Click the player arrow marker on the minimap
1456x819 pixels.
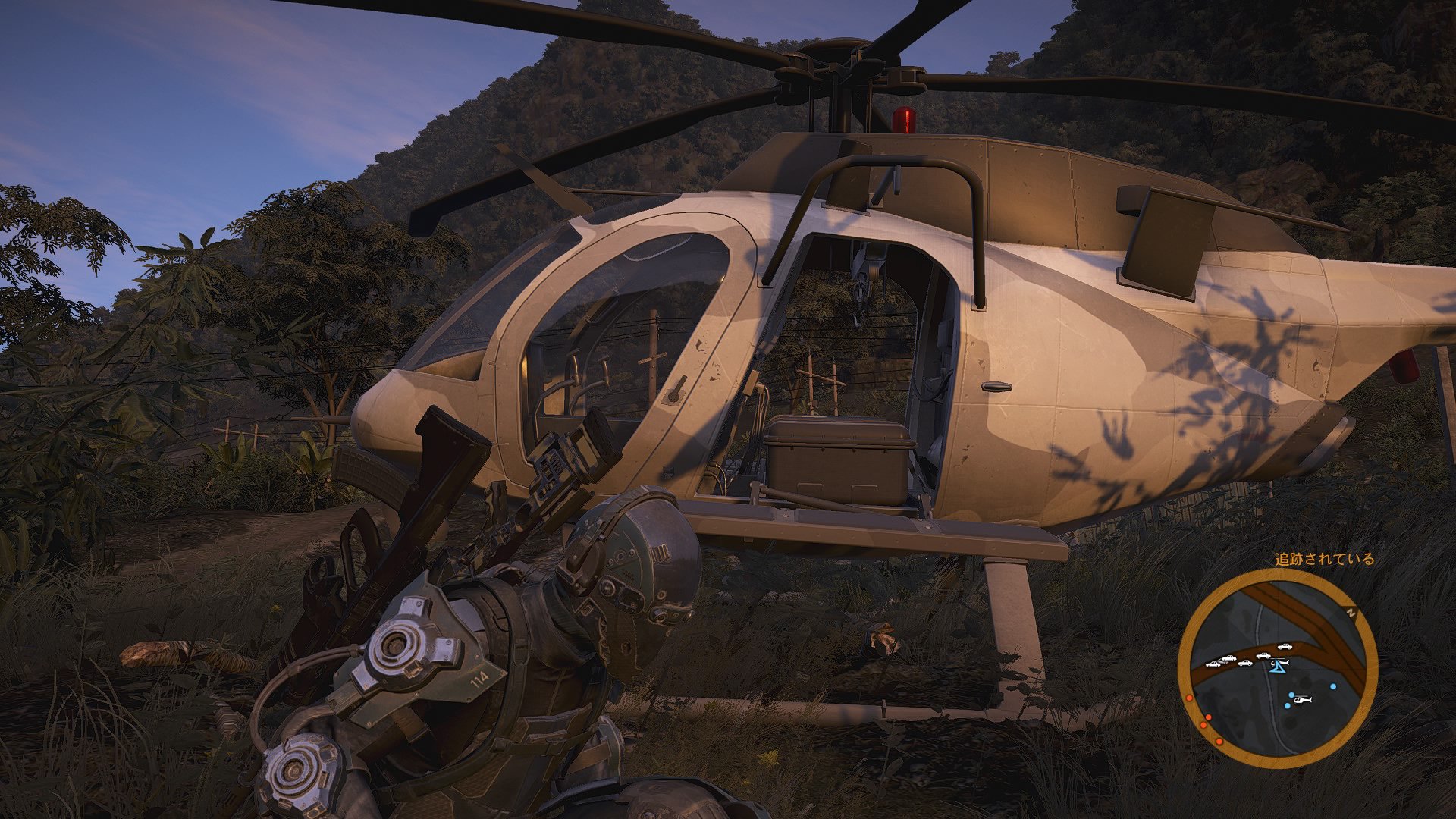coord(1278,668)
